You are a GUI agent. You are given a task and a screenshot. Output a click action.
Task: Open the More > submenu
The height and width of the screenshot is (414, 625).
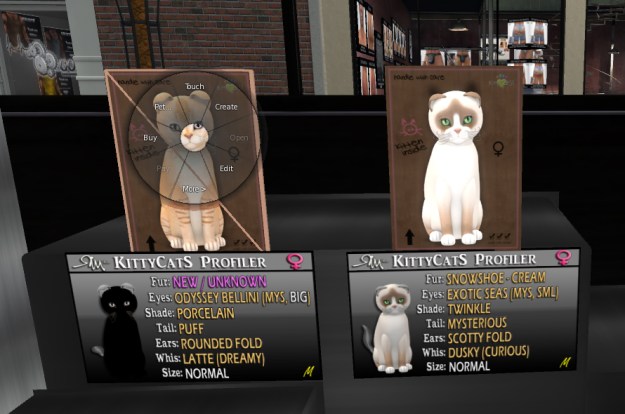pyautogui.click(x=194, y=188)
